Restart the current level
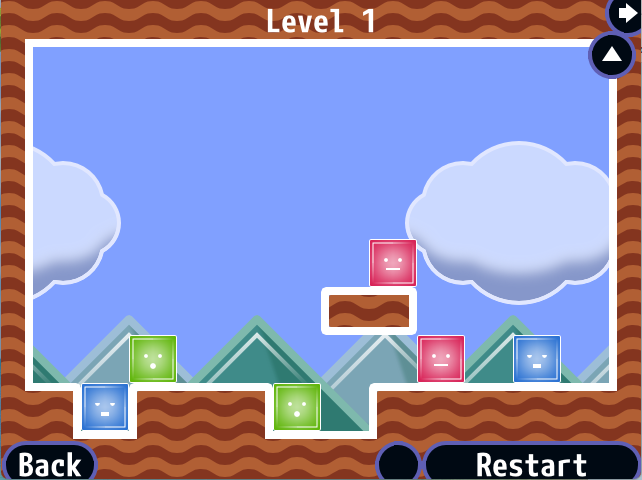Screen dimensions: 642x480 (x=531, y=464)
